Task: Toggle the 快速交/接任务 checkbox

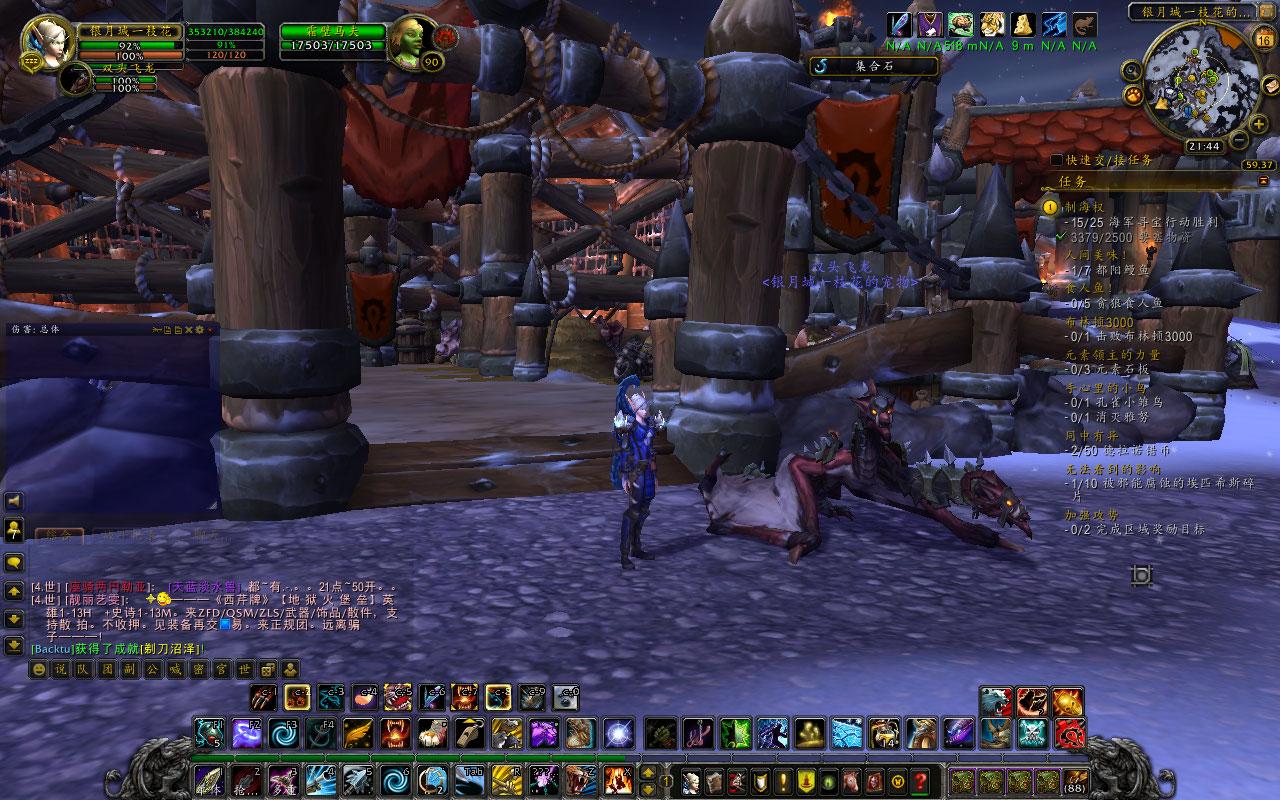Action: 1057,160
